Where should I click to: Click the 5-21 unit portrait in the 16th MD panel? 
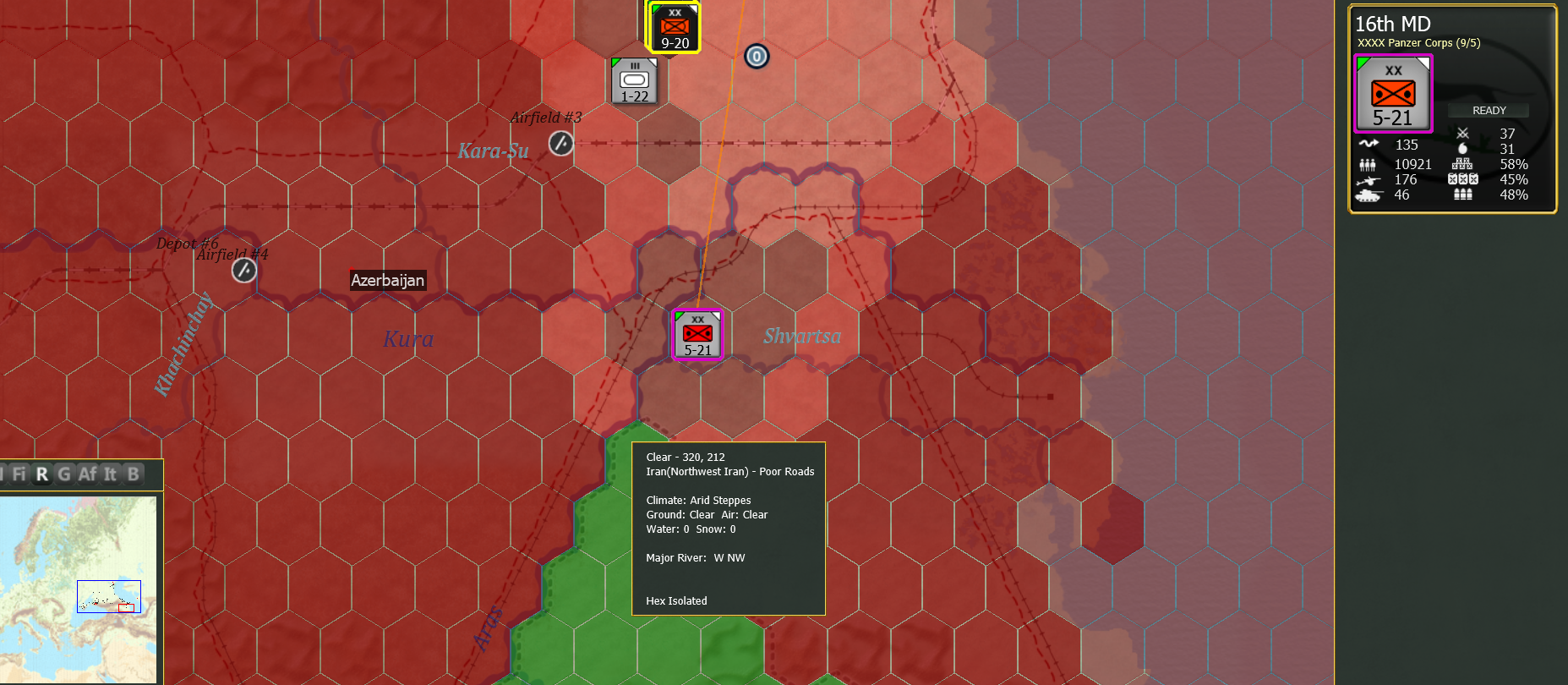1394,93
